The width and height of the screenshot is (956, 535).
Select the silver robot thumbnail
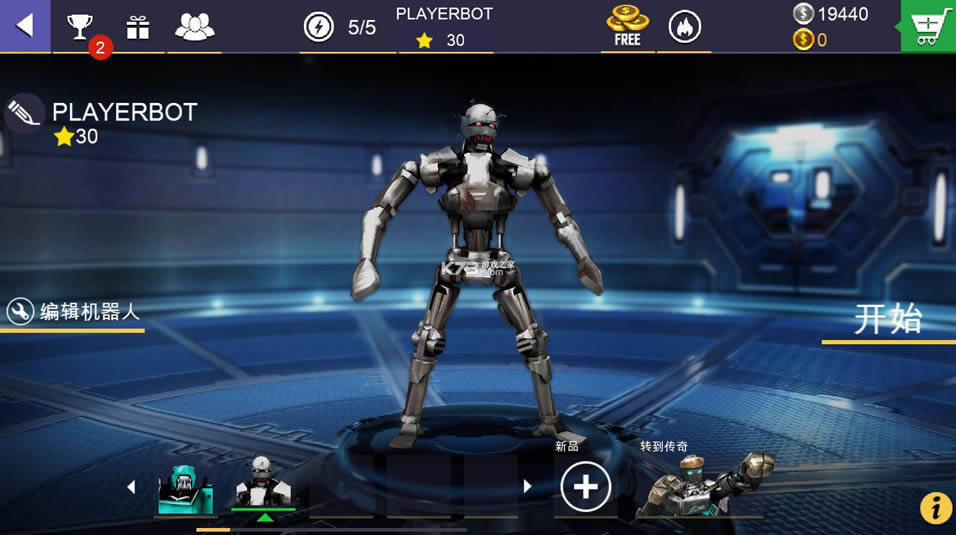coord(263,485)
